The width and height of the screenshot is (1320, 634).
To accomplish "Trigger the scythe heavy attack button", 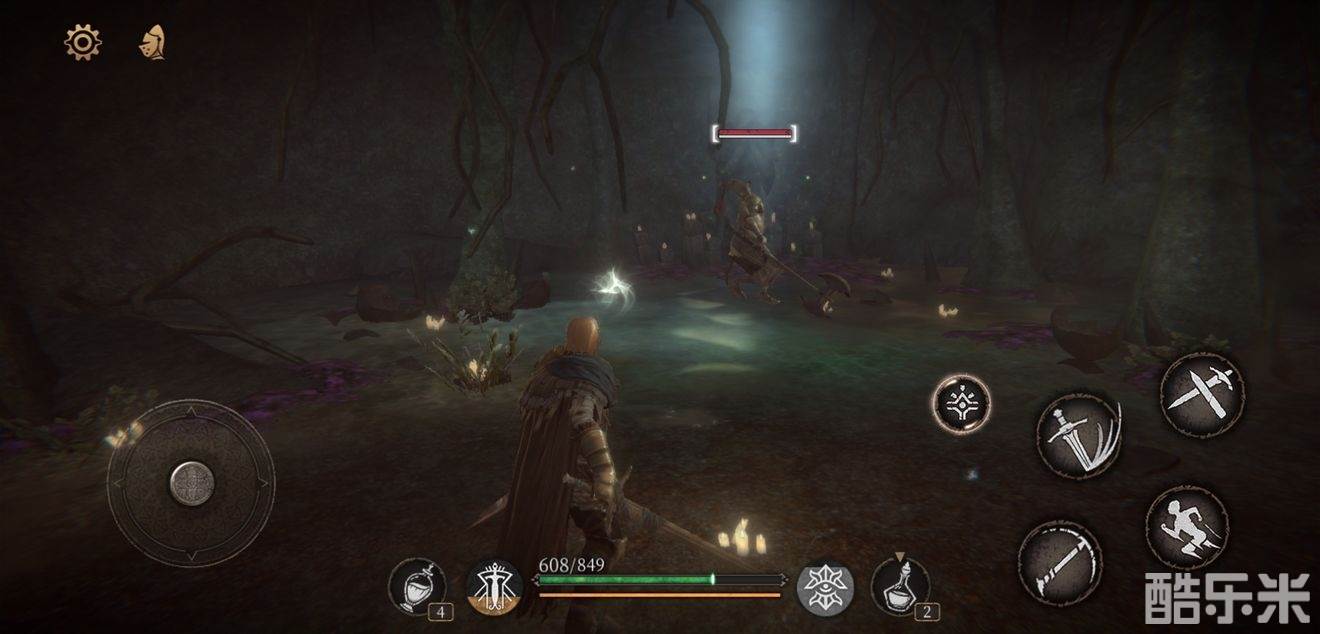I will [x=1060, y=562].
